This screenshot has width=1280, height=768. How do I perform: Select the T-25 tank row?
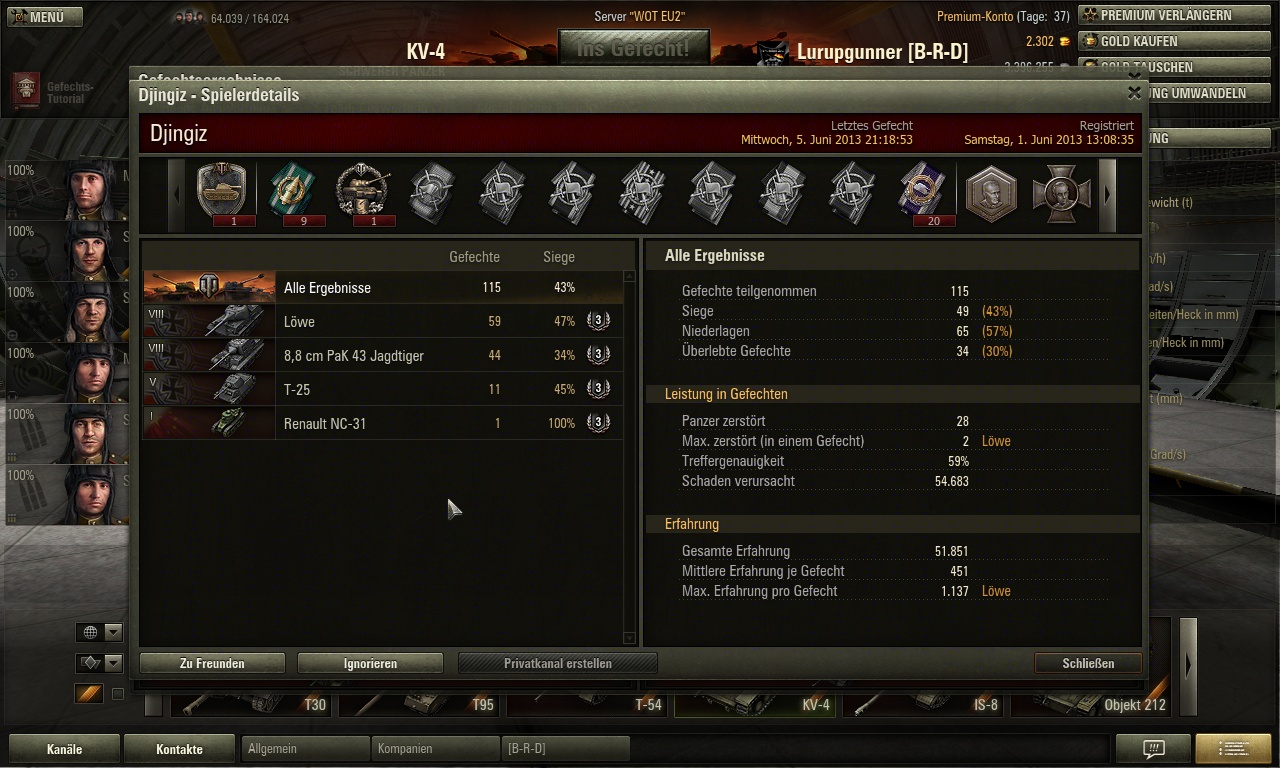pyautogui.click(x=383, y=390)
